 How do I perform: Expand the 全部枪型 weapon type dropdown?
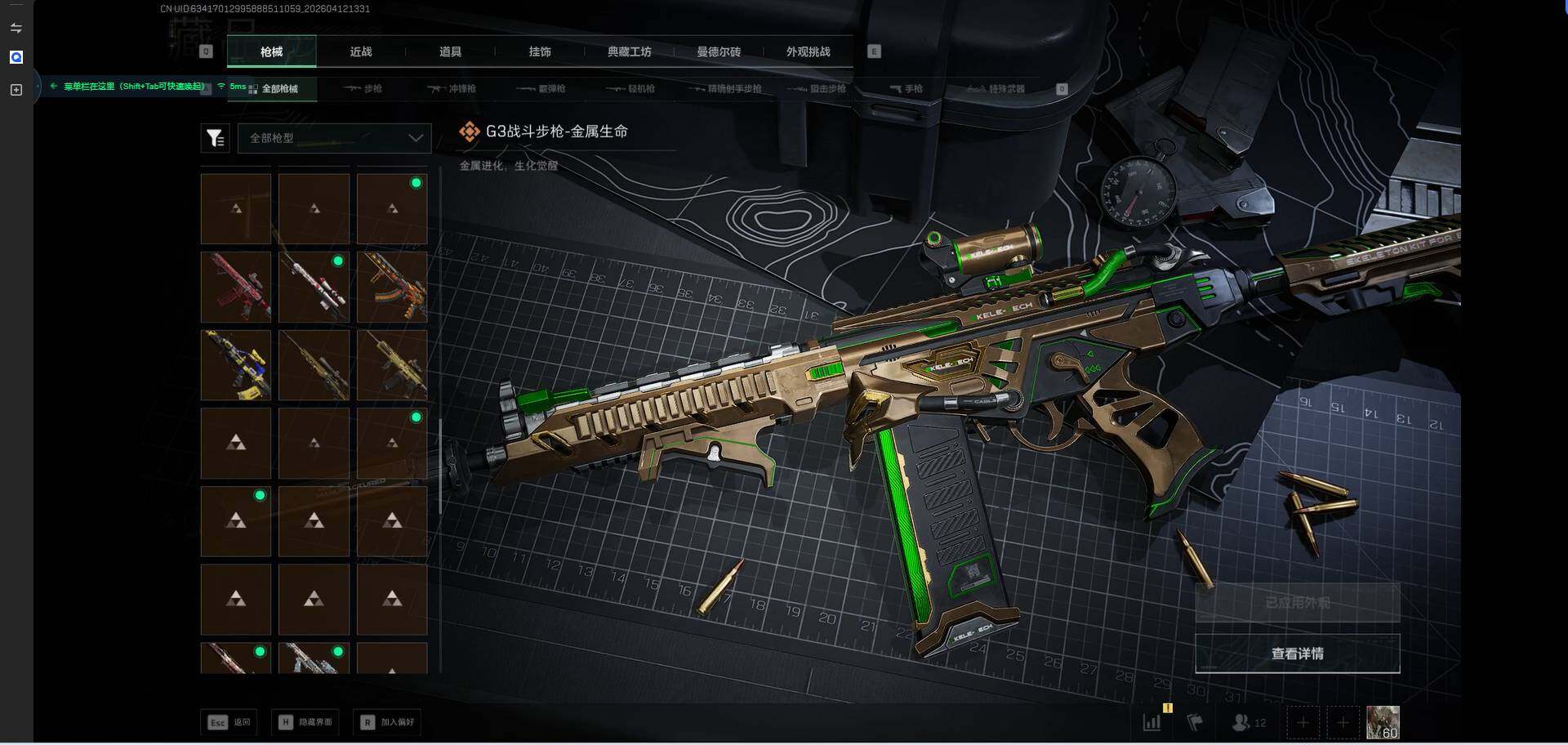[x=334, y=138]
